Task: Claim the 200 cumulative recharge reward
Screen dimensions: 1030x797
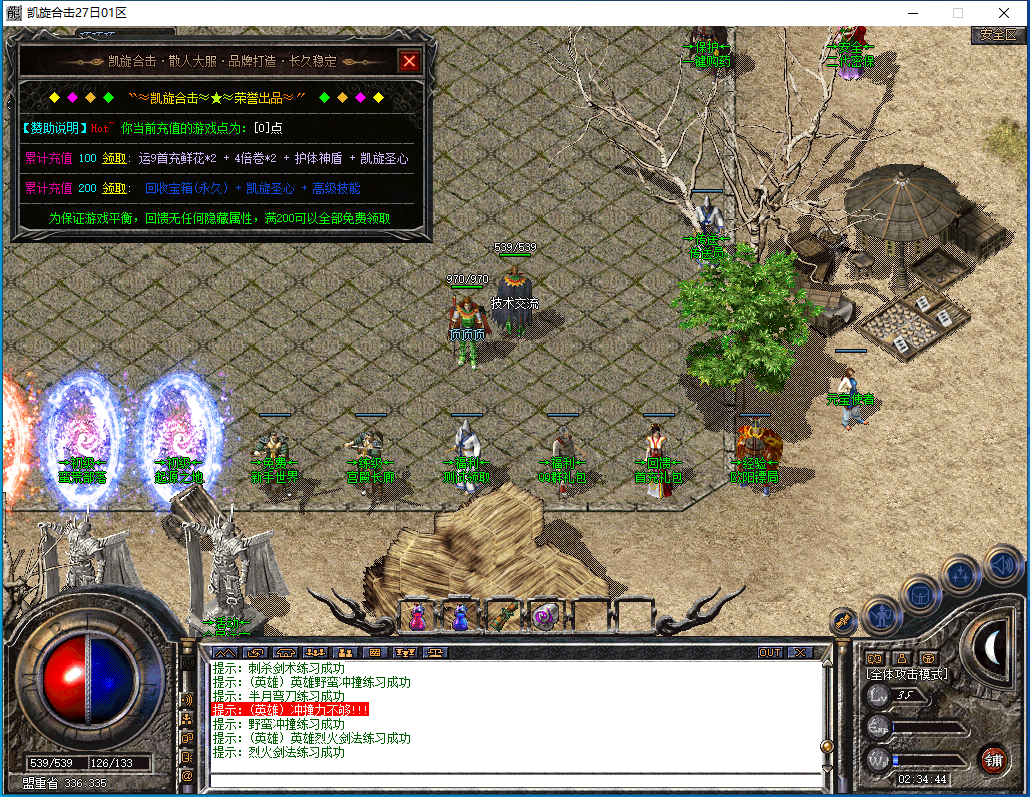Action: pos(114,188)
